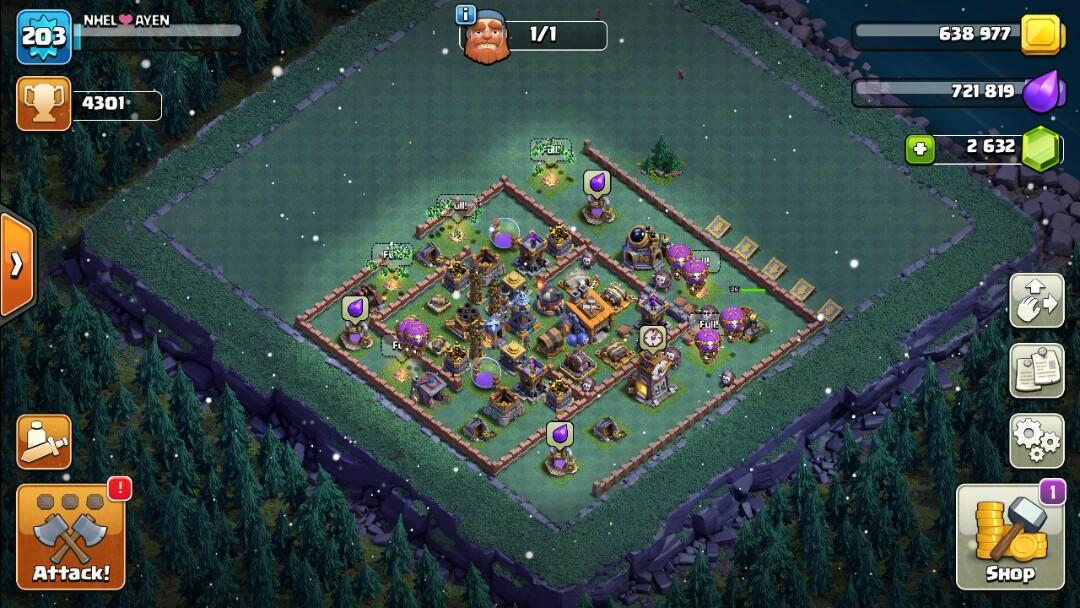Image resolution: width=1080 pixels, height=608 pixels.
Task: Open the Shop
Action: 1008,538
